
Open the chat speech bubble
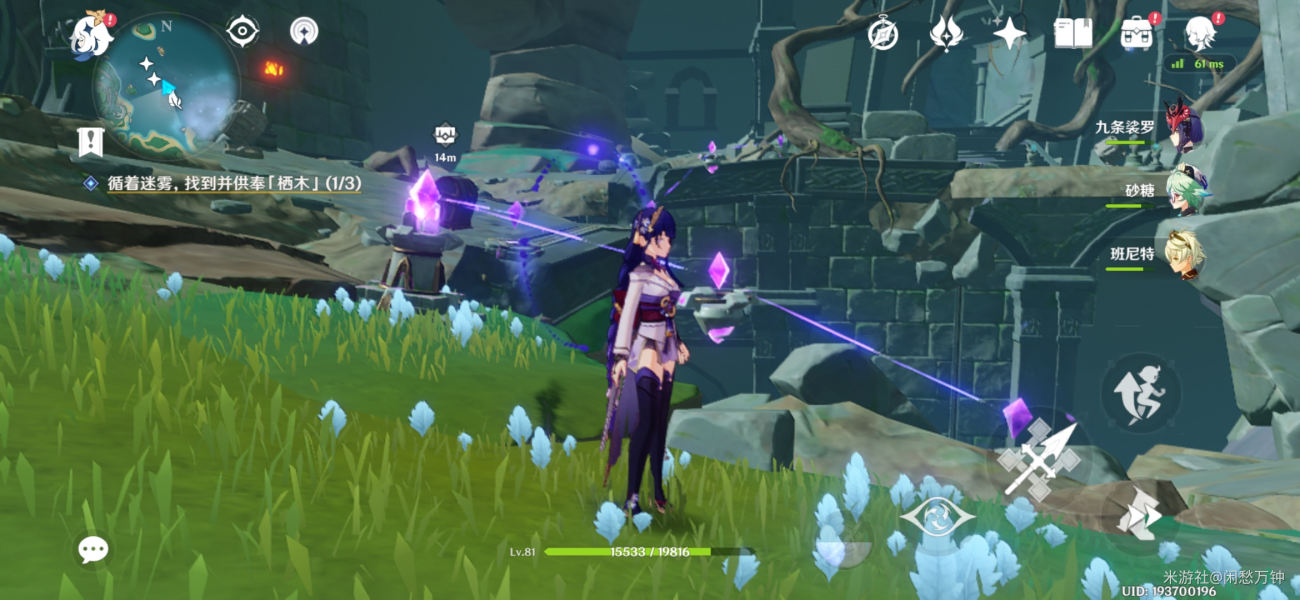94,548
